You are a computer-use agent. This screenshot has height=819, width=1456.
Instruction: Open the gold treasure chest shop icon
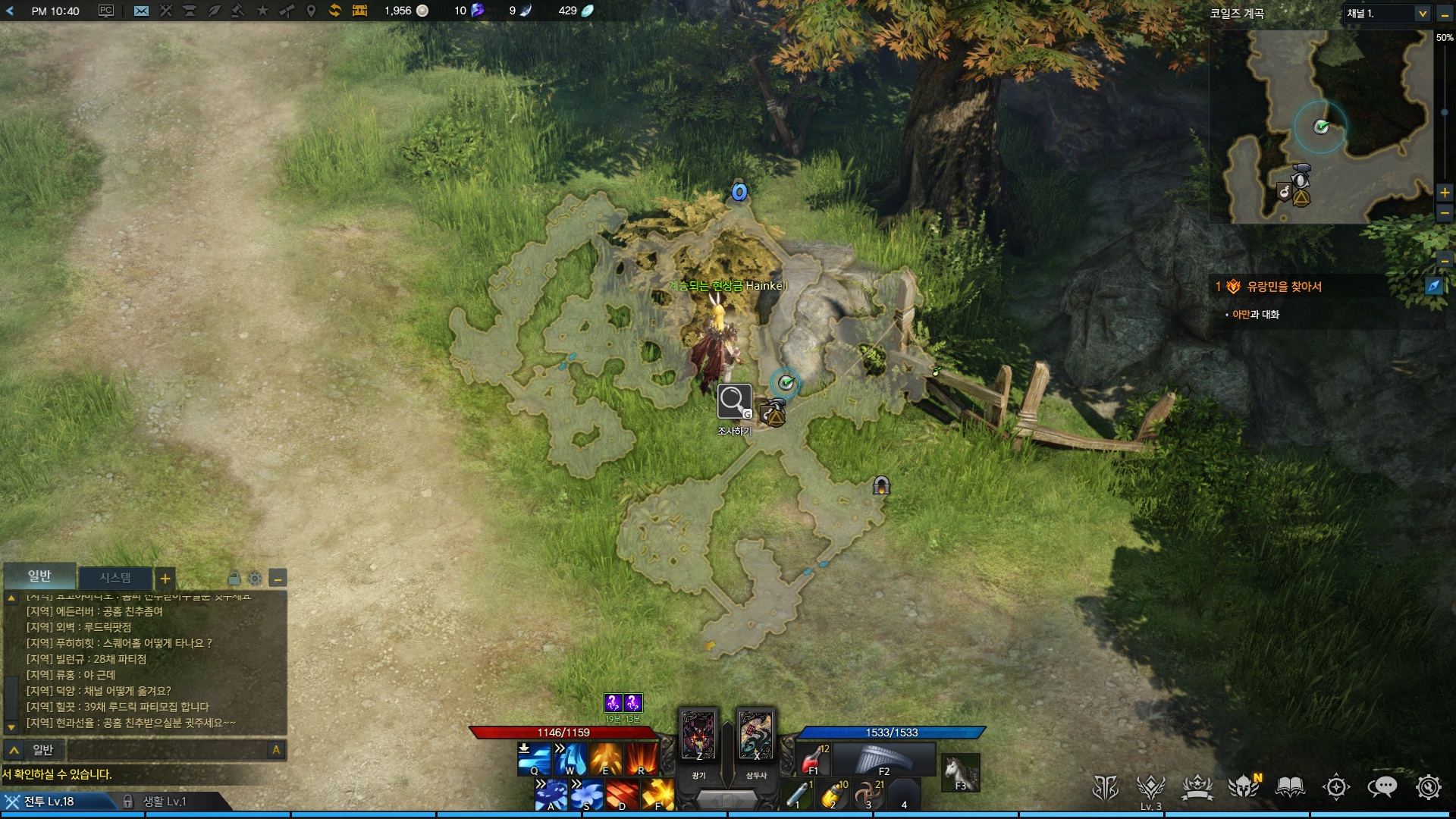[359, 11]
